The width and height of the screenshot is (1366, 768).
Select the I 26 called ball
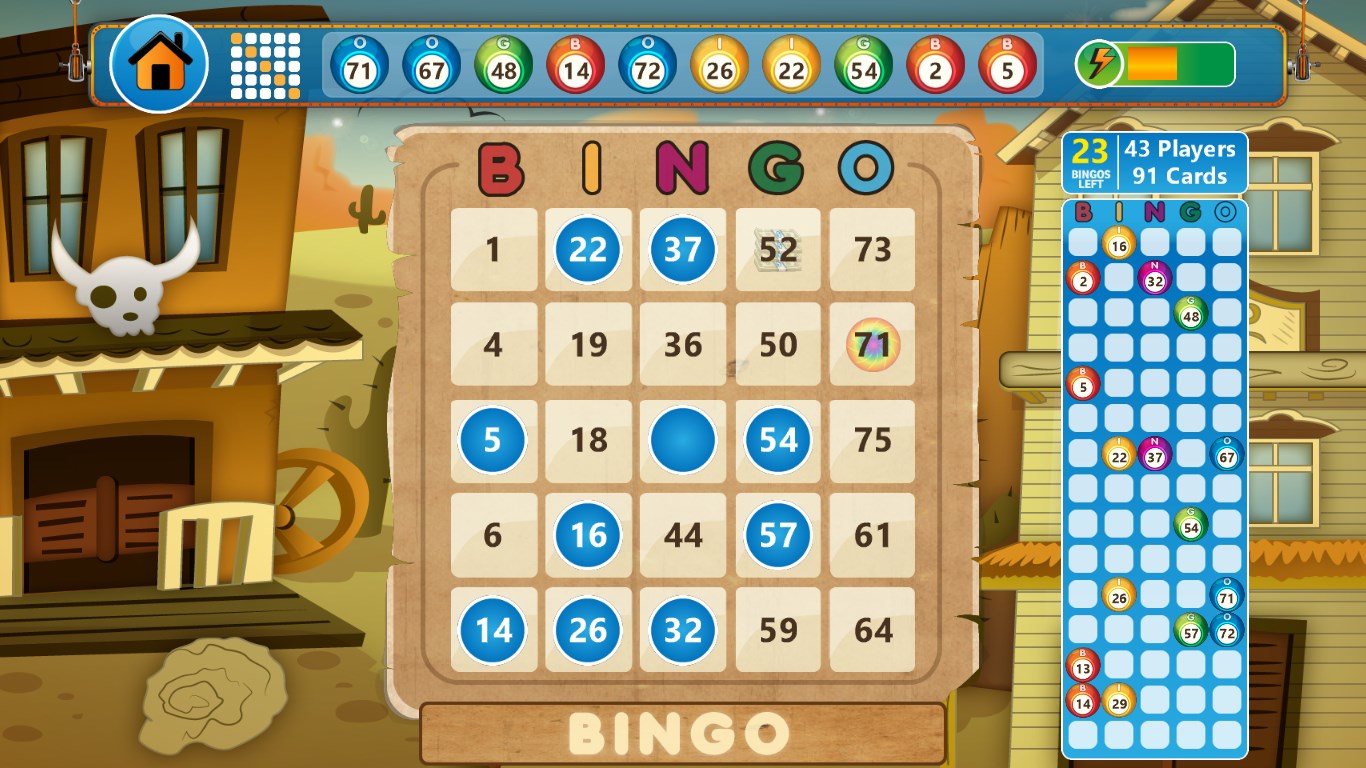tap(719, 64)
